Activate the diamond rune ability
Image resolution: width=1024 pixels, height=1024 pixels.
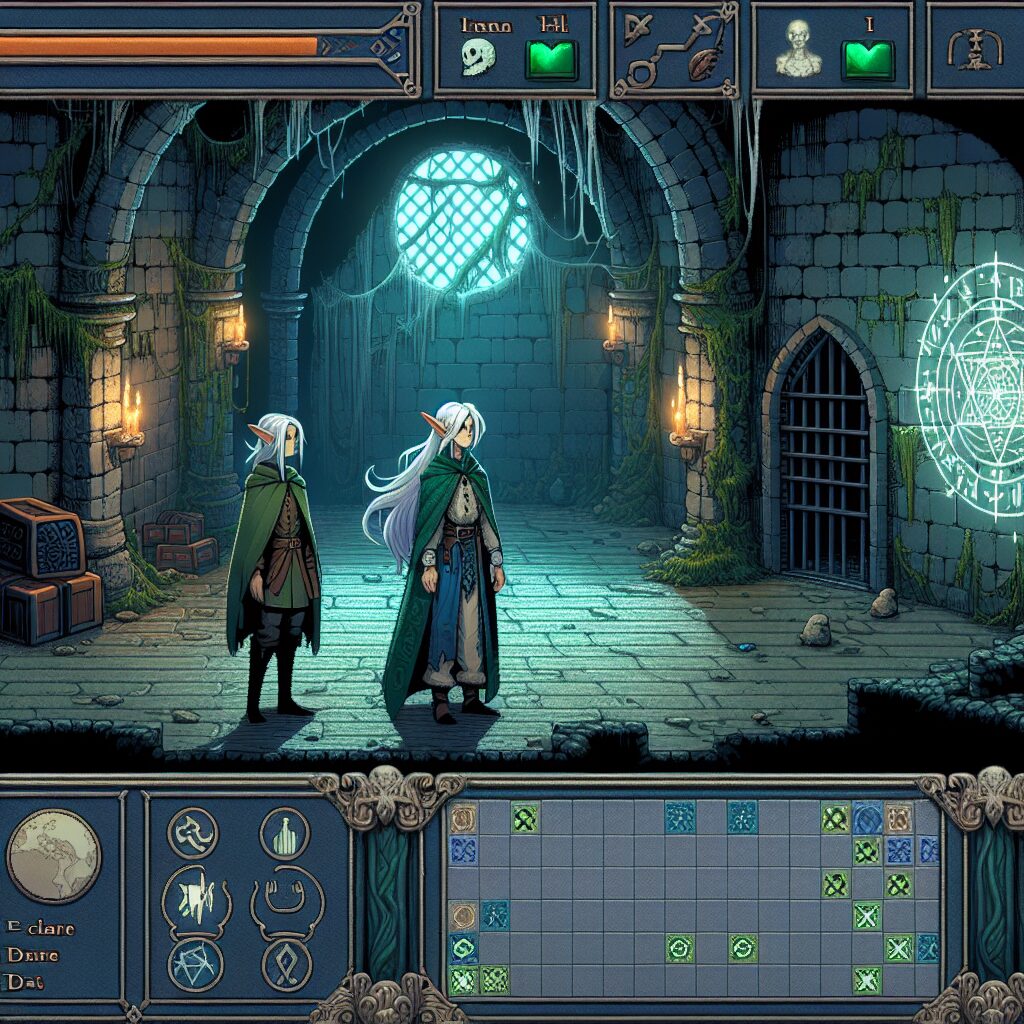[286, 964]
